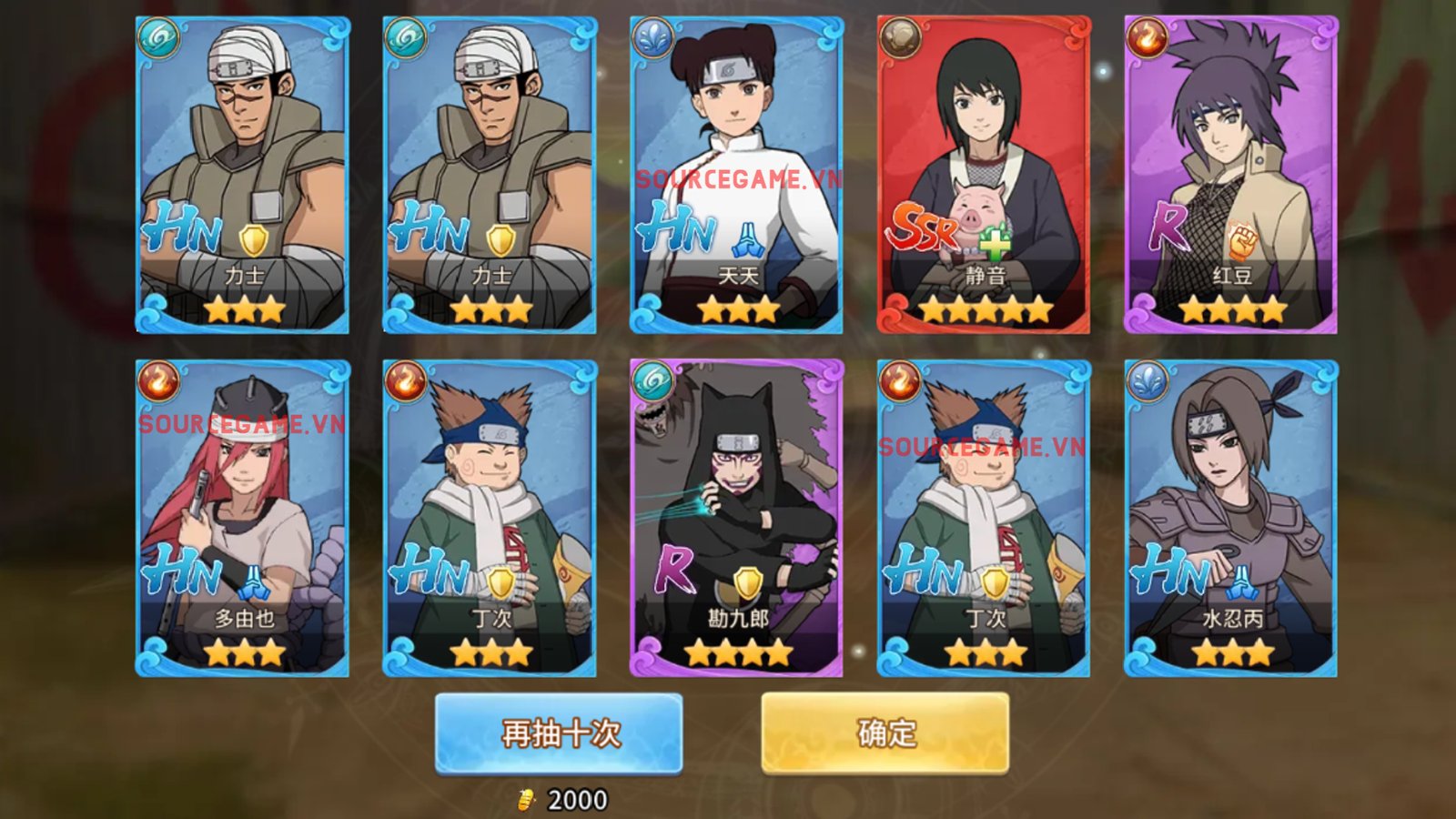Open the 勘九郎 R-rank card
1456x819 pixels.
[x=736, y=518]
